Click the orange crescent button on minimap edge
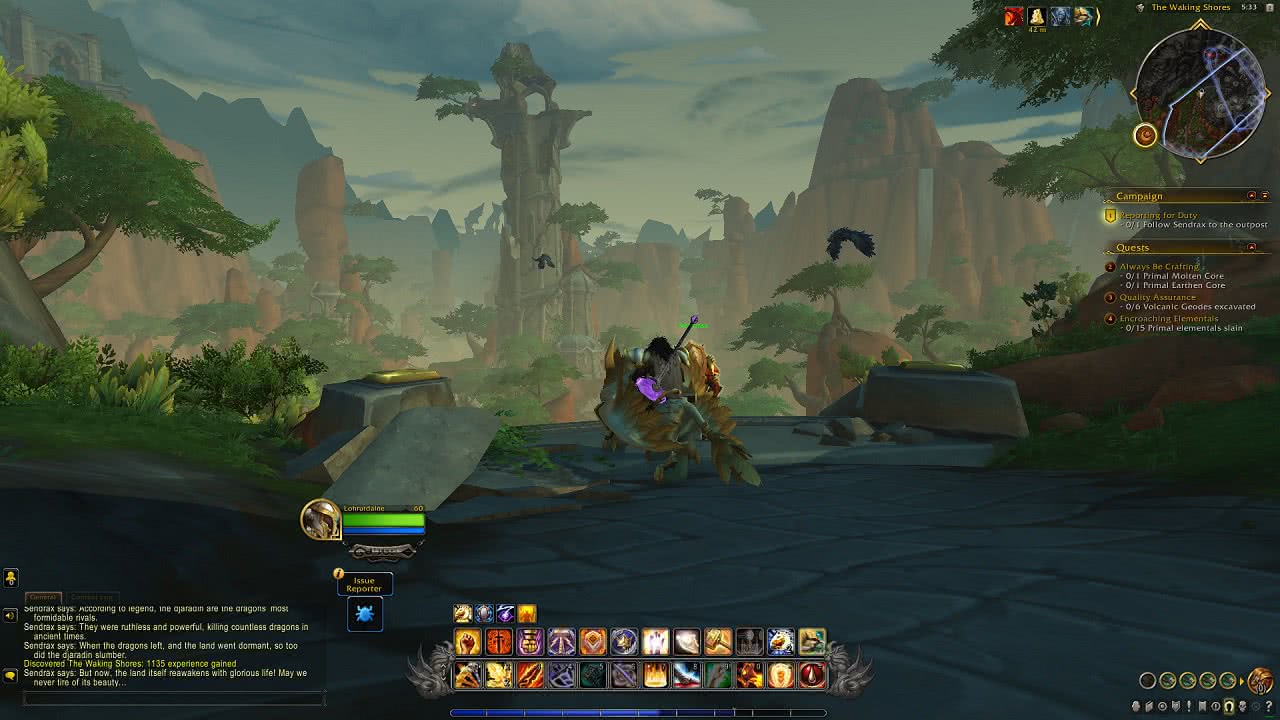This screenshot has width=1280, height=720. pos(1145,135)
